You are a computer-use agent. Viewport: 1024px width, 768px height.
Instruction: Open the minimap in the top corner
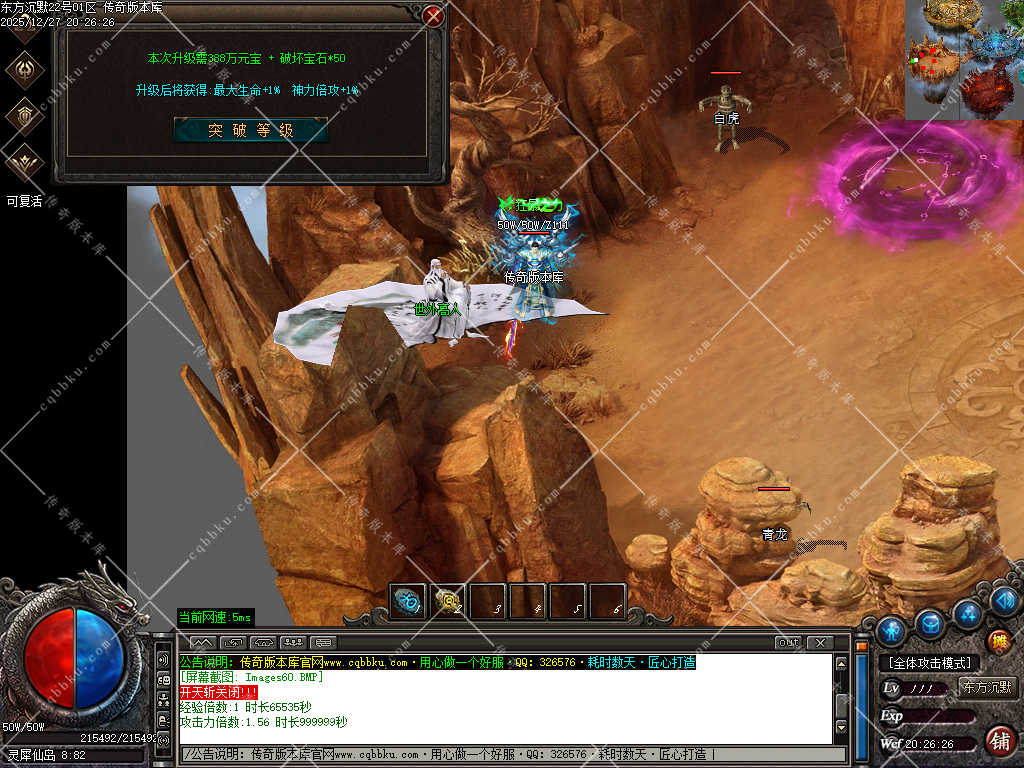[964, 59]
